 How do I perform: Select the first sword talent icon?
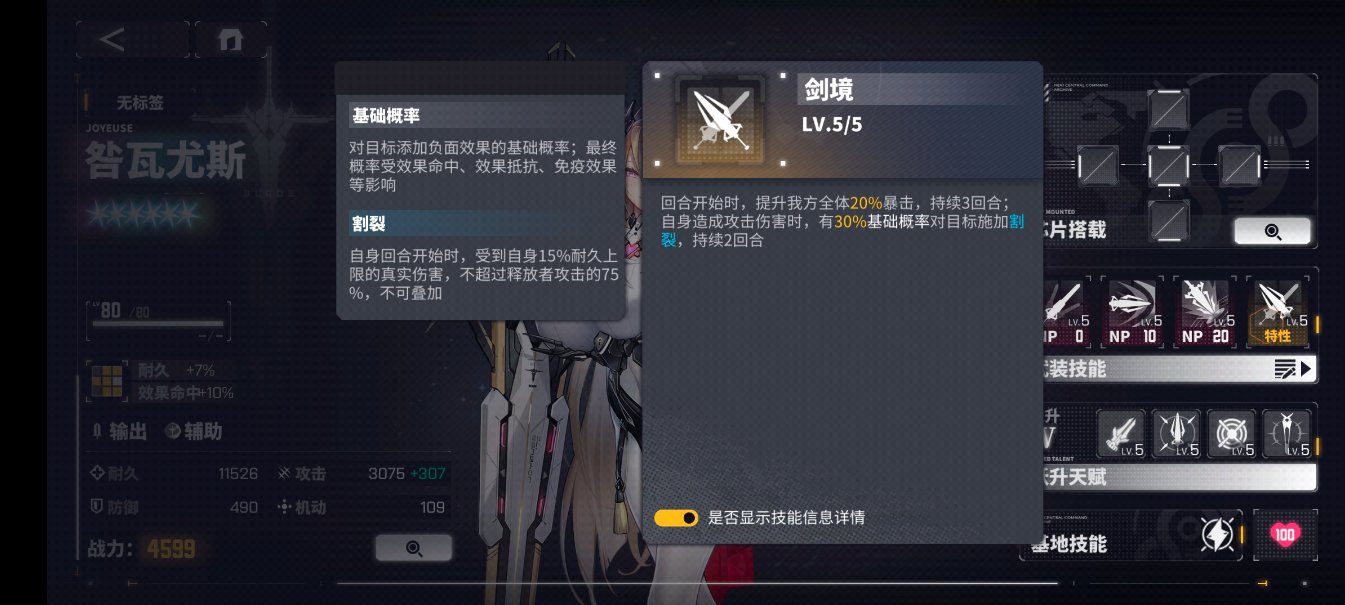click(x=1121, y=433)
